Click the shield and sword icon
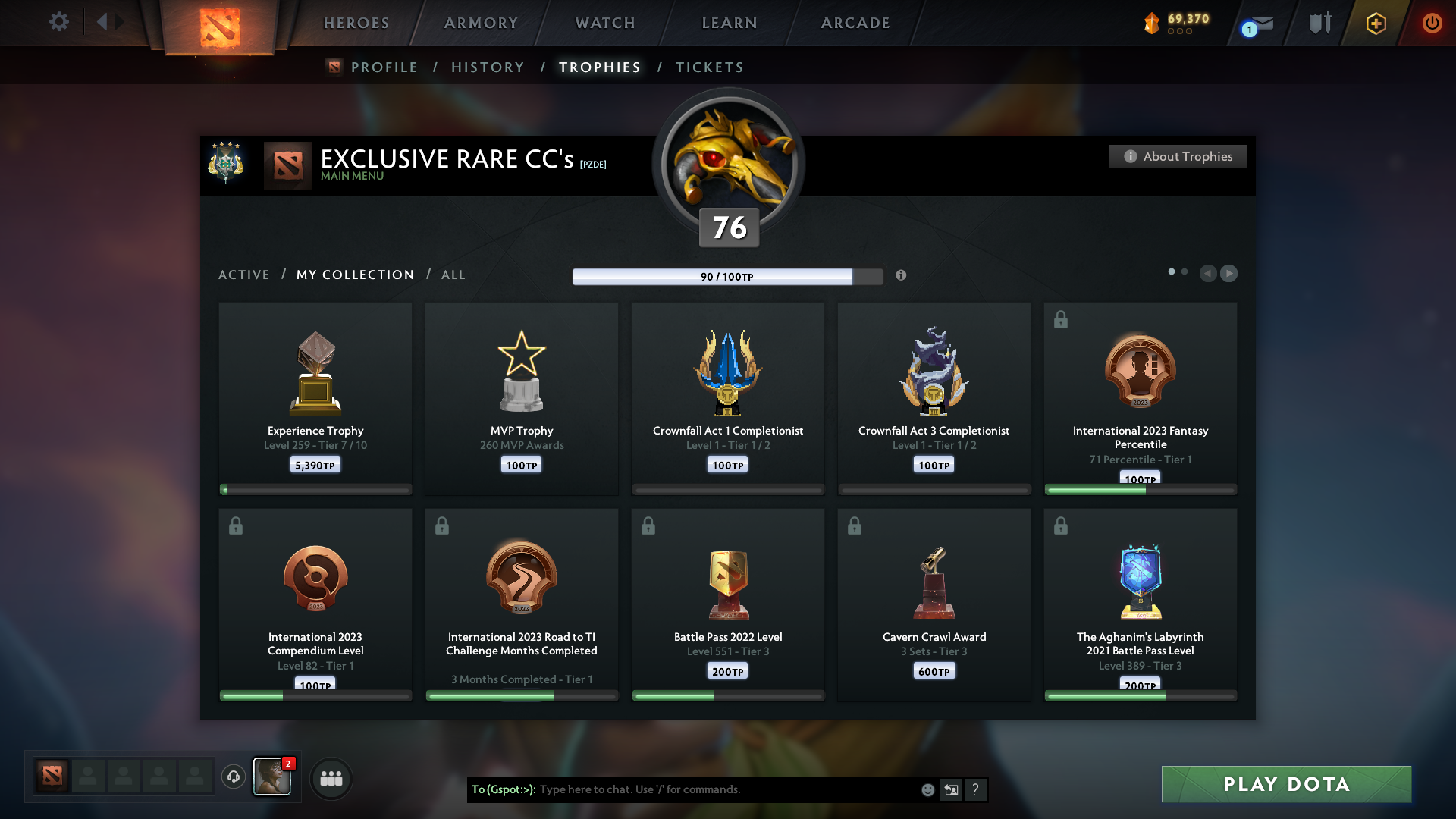The image size is (1456, 819). (x=1319, y=22)
